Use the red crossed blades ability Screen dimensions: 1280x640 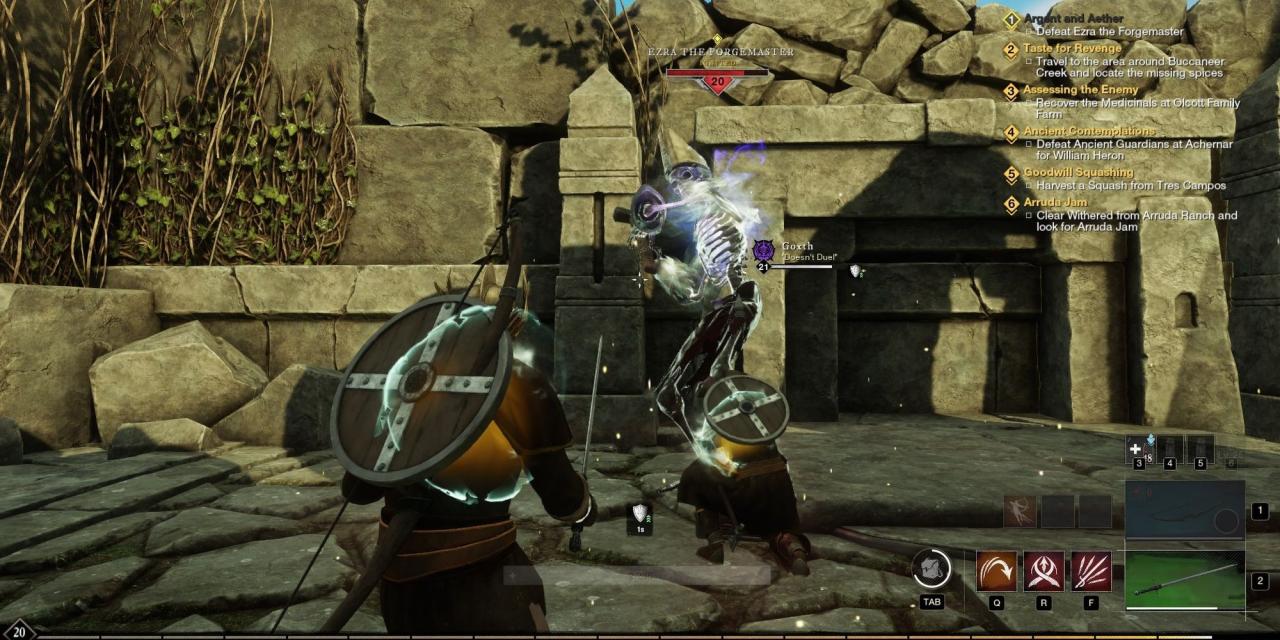click(x=1043, y=571)
